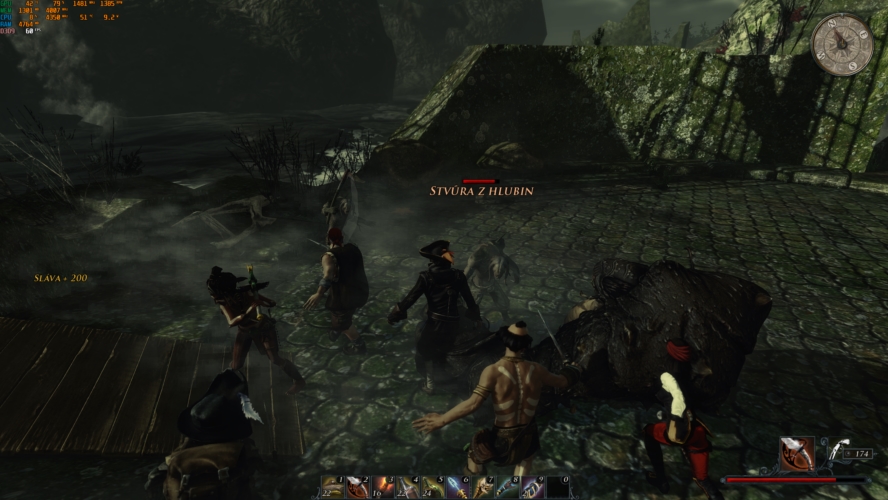The height and width of the screenshot is (500, 888).
Task: Select the equipped sabre weapon icon
Action: [x=797, y=455]
